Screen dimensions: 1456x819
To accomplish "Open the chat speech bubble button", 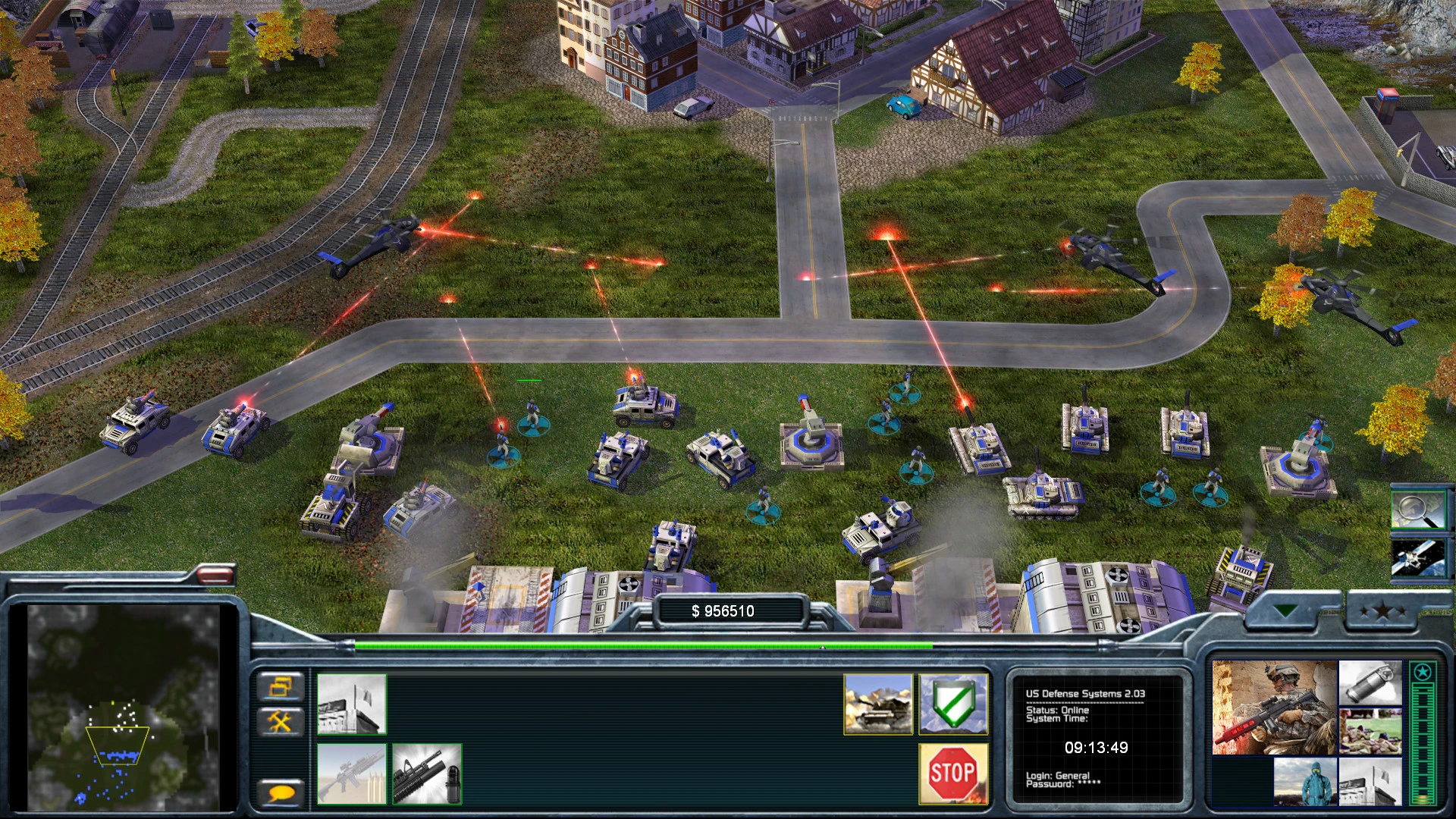I will (281, 793).
